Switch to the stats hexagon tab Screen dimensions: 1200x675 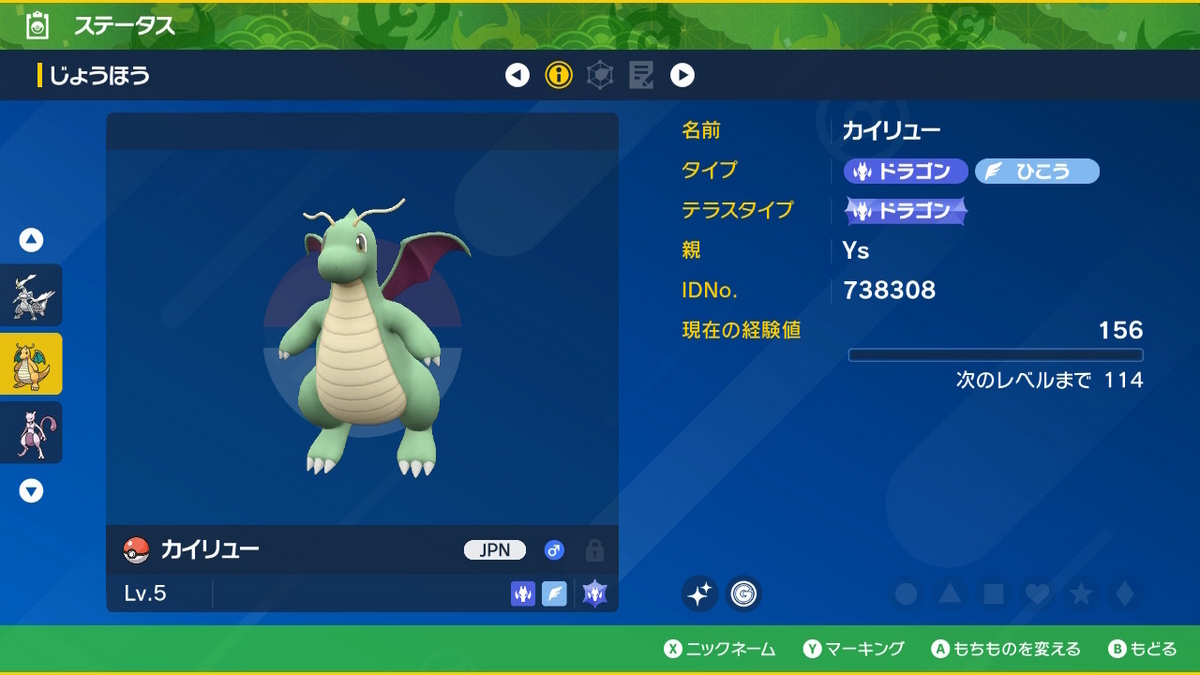pos(600,75)
